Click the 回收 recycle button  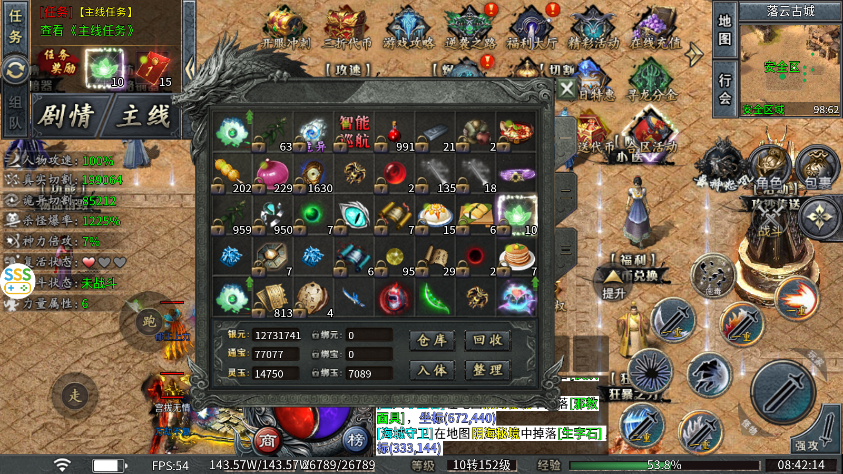tap(489, 340)
